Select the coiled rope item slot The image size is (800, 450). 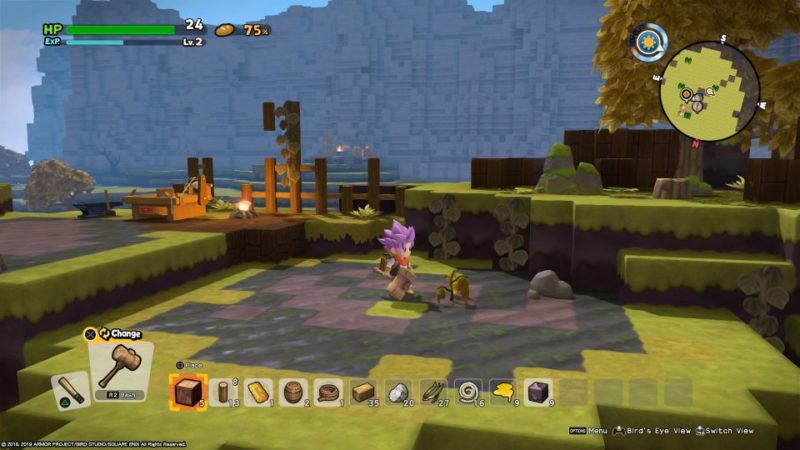(327, 391)
